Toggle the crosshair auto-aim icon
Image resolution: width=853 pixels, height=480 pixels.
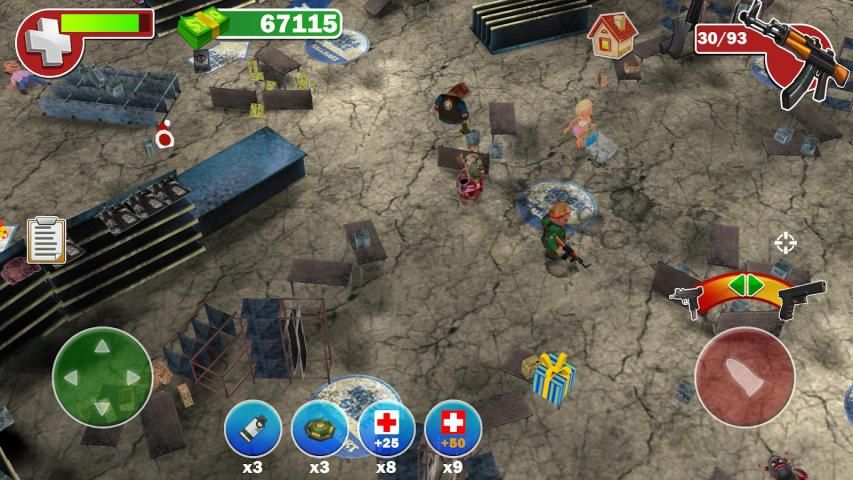coord(785,242)
